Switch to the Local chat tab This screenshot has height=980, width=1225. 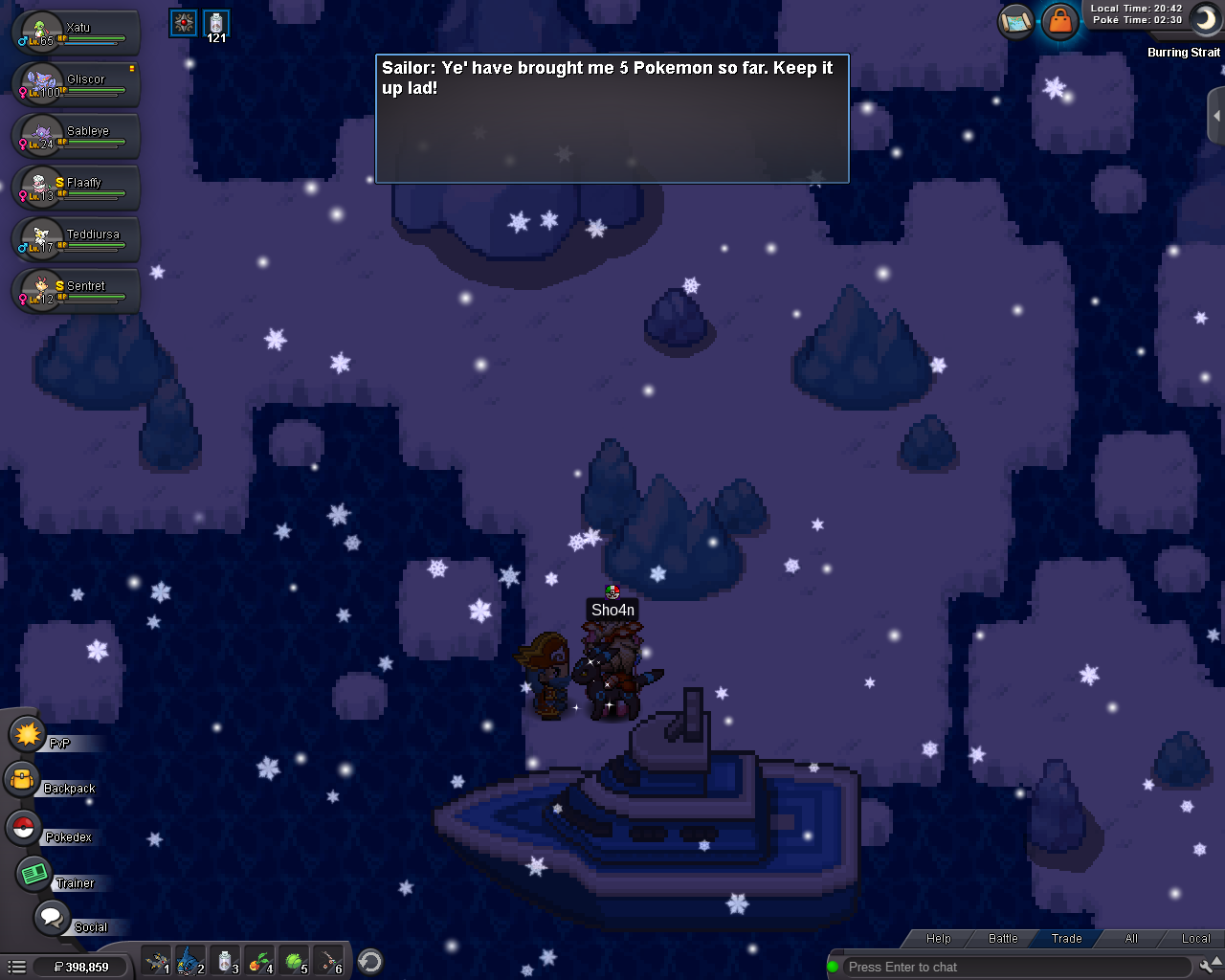(x=1195, y=939)
